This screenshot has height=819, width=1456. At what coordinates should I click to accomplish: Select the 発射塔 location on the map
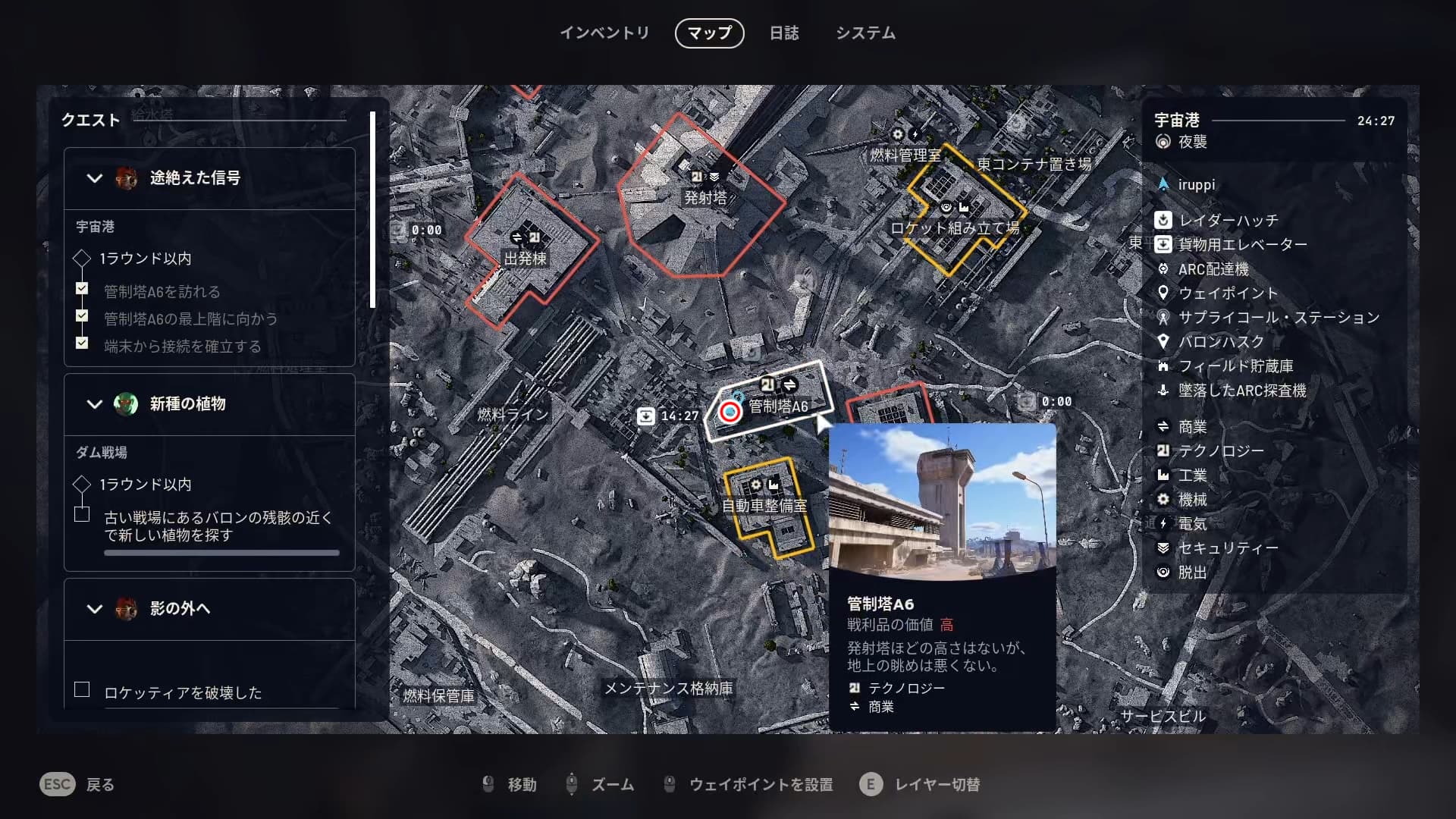pos(705,198)
